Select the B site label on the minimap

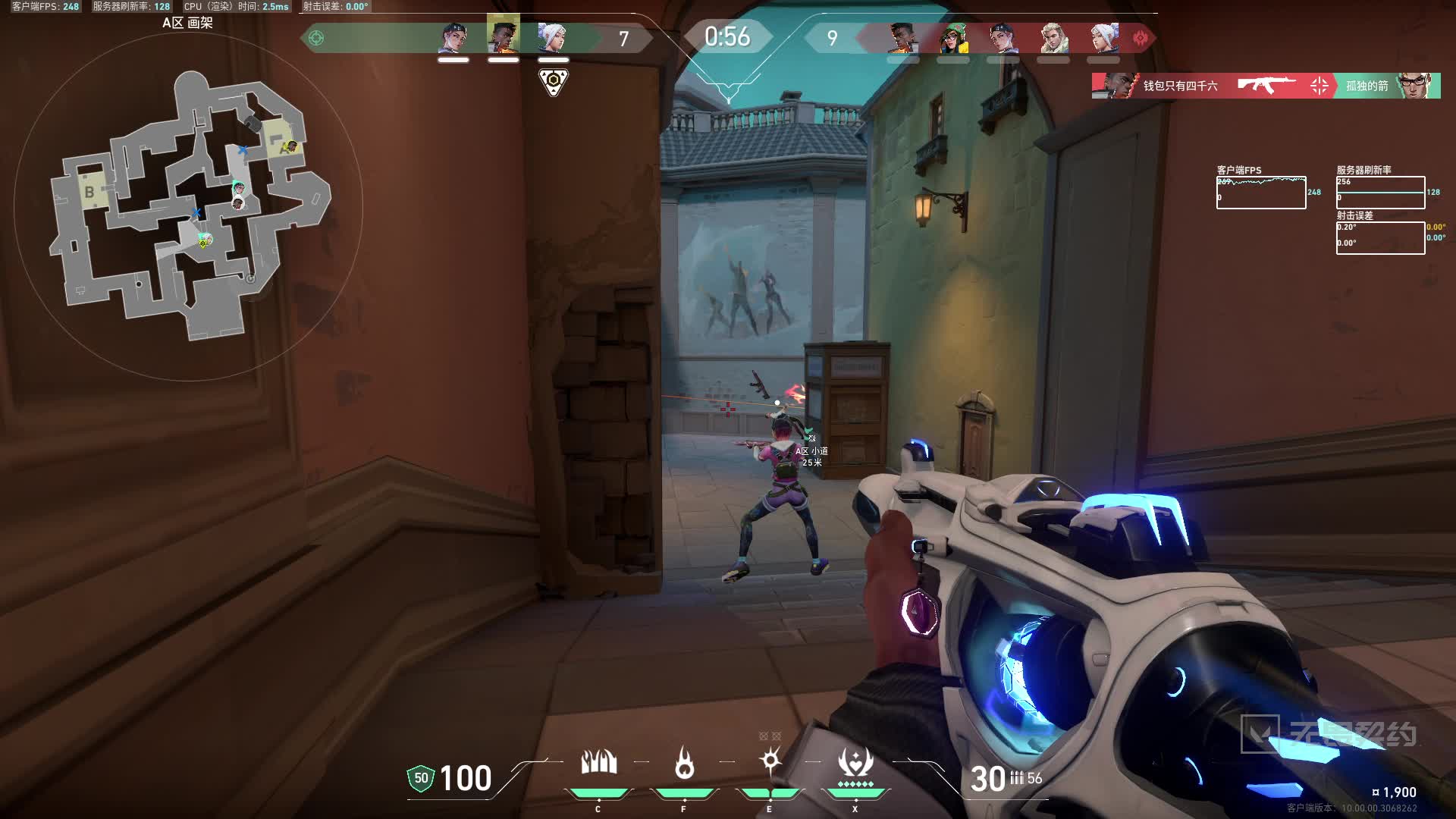89,192
